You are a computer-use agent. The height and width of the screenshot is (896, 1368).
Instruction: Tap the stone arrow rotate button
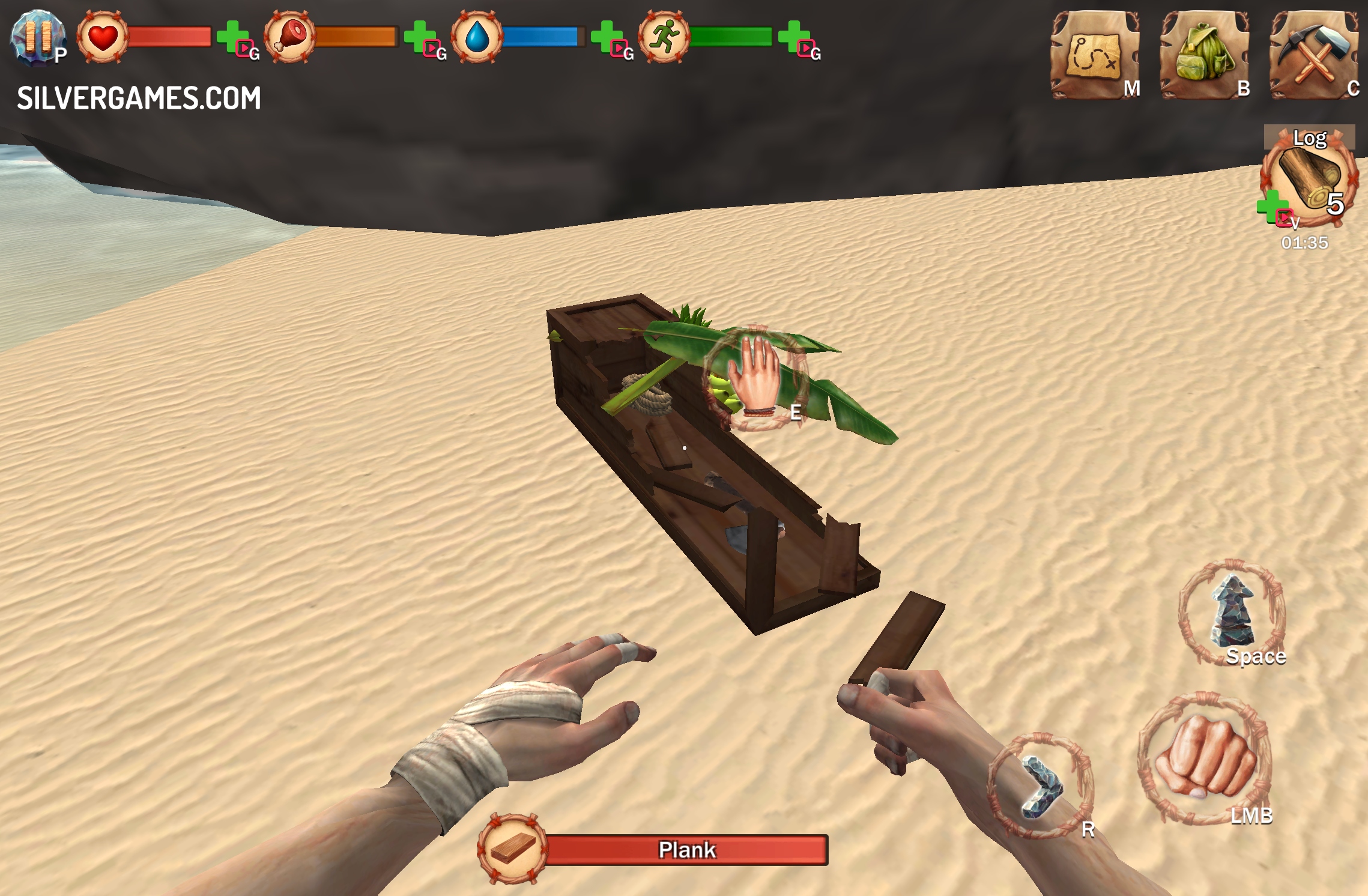(x=1041, y=786)
